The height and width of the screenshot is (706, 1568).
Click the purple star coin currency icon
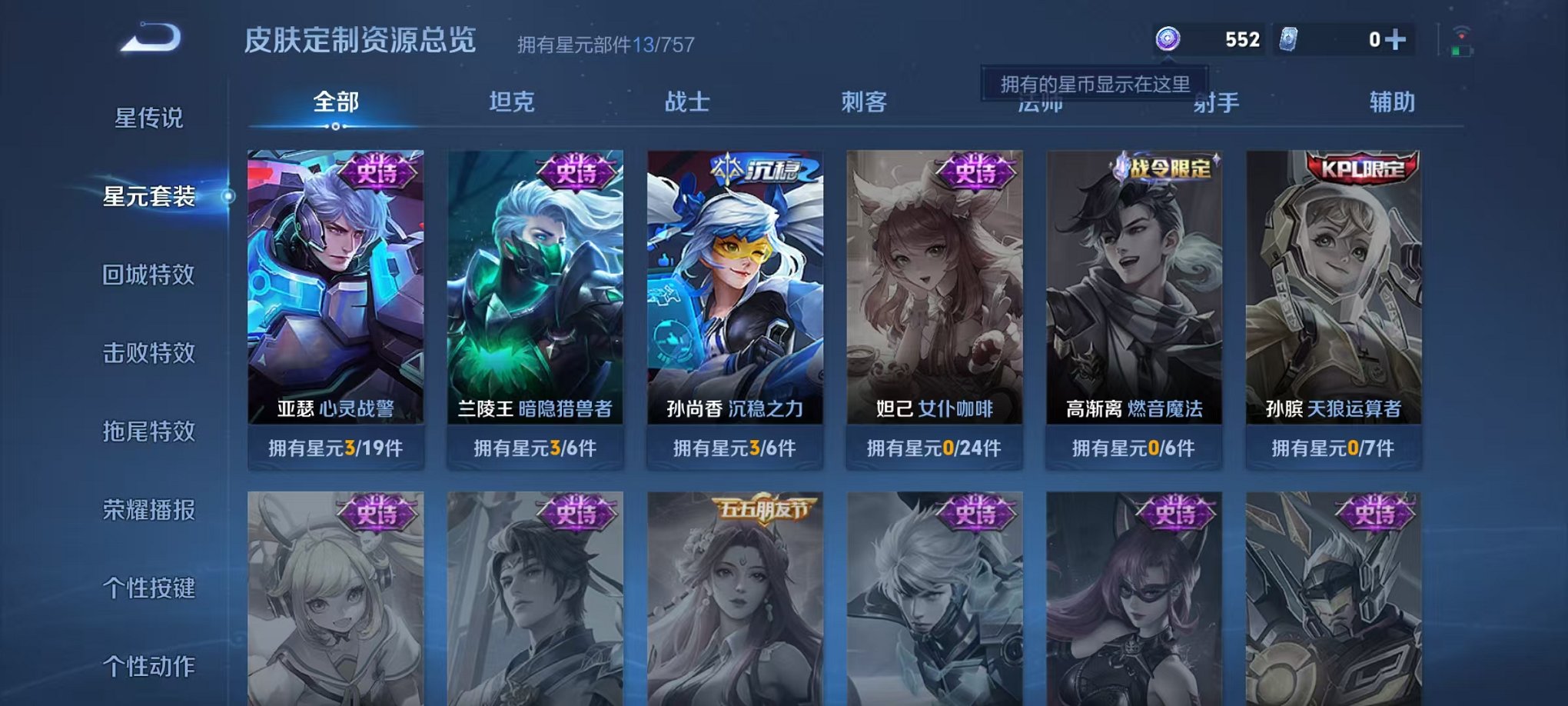point(1168,38)
